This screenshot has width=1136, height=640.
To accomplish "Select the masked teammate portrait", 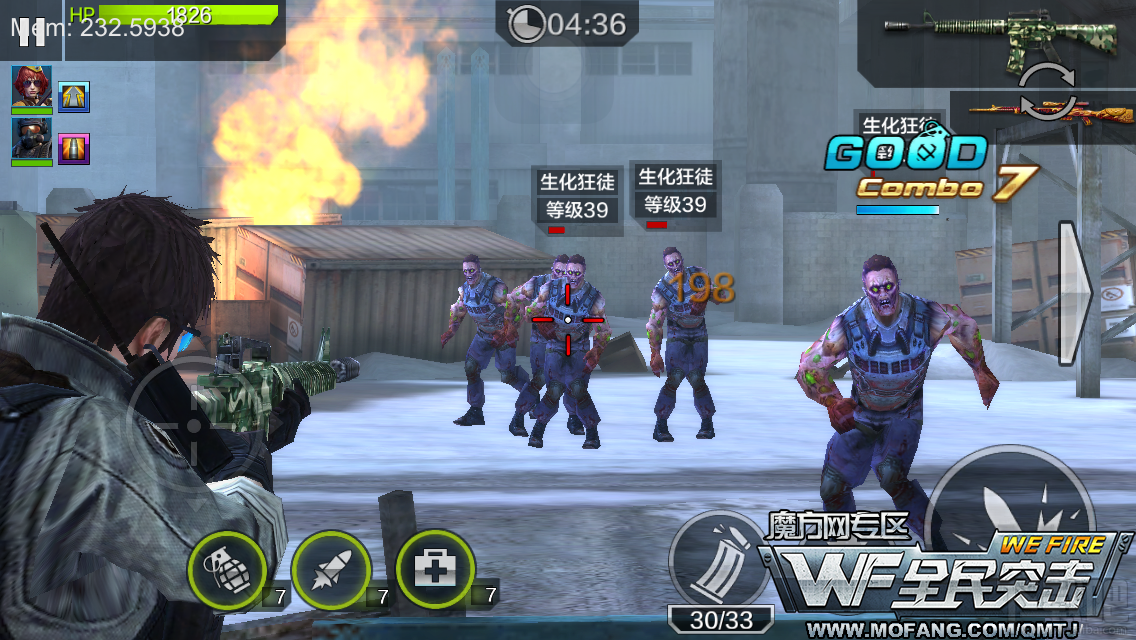I will pos(32,140).
